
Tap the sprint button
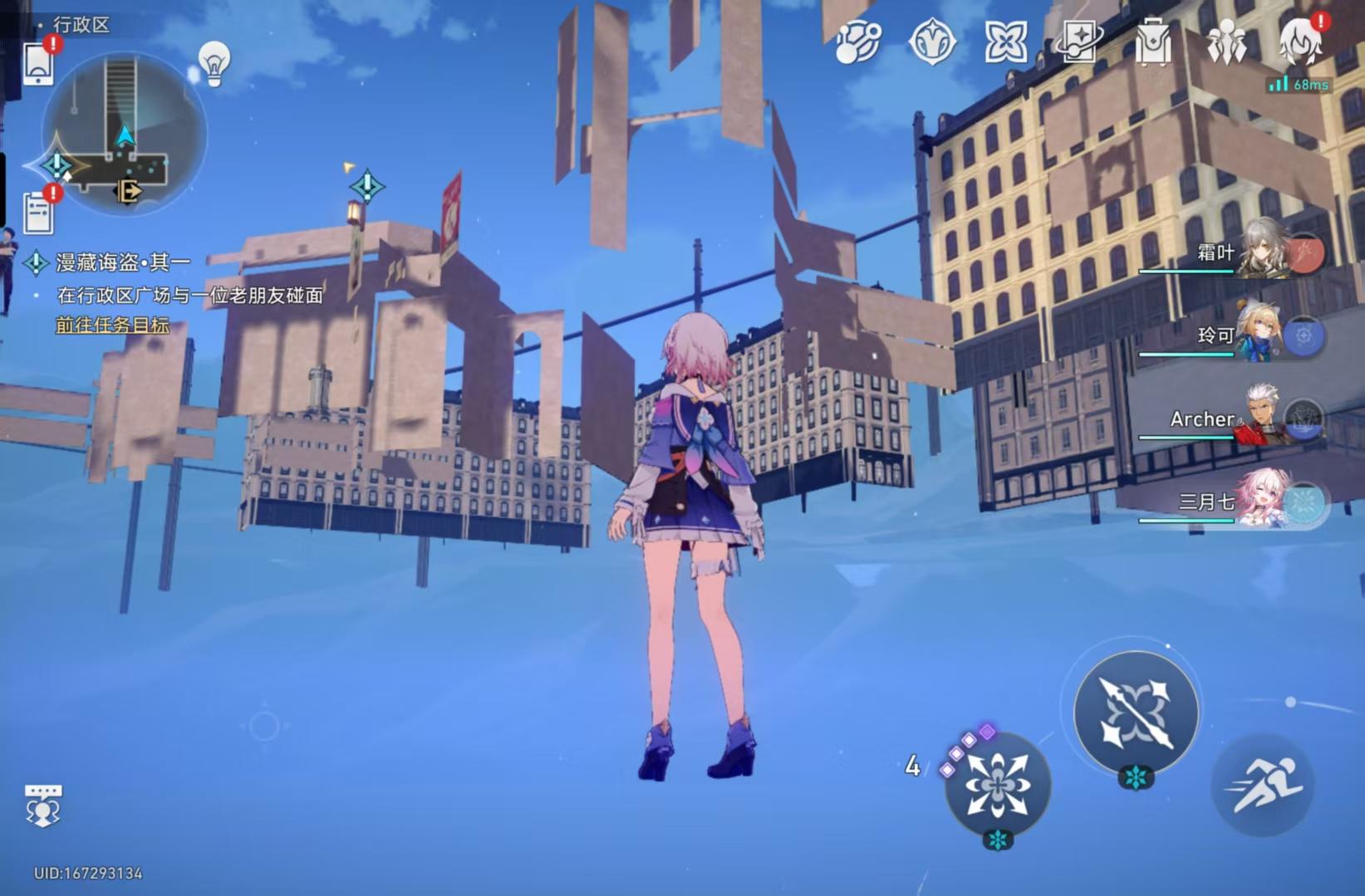coord(1264,785)
